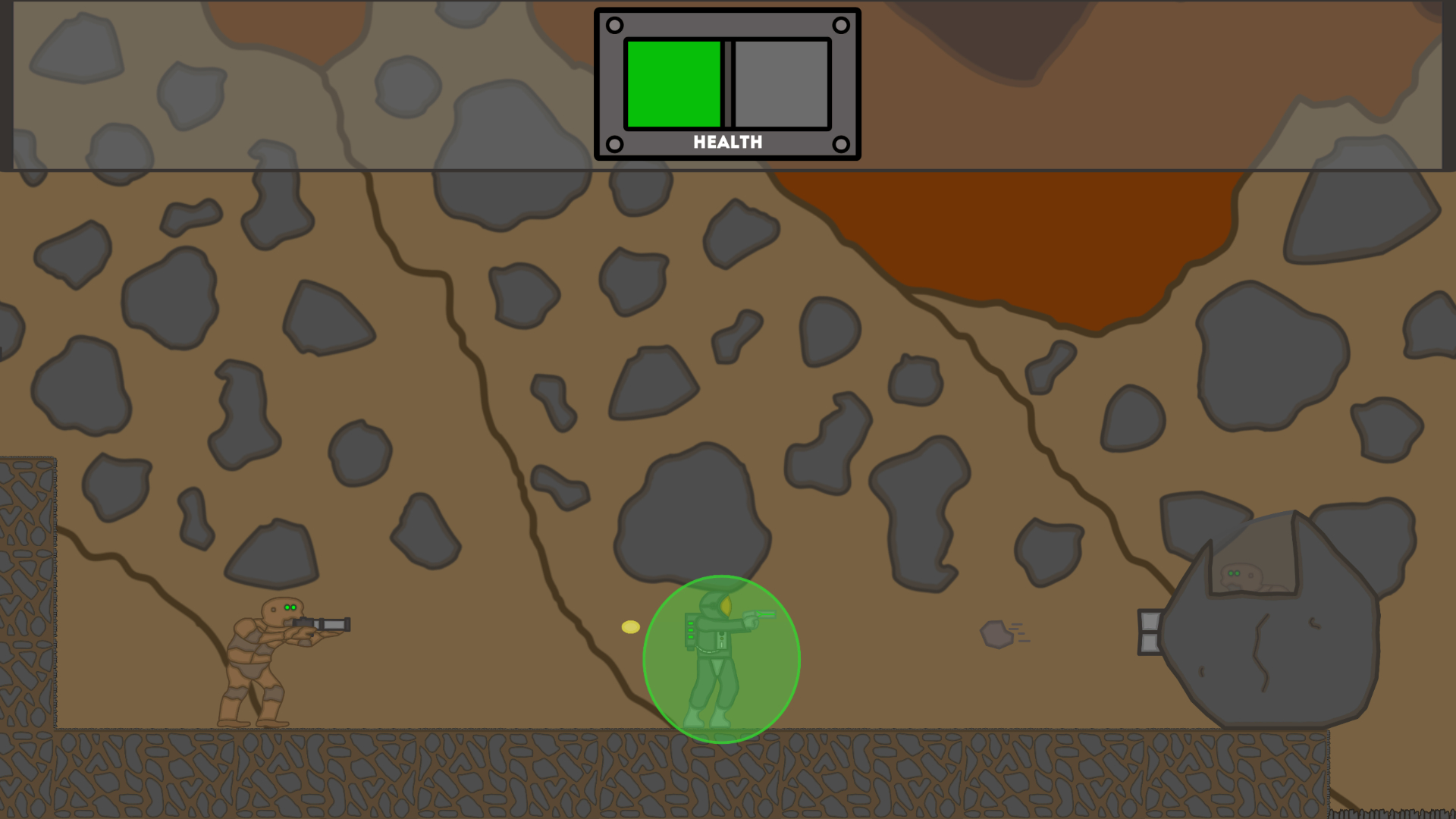1456x819 pixels.
Task: Collect the yellow coin near the player
Action: (x=629, y=626)
